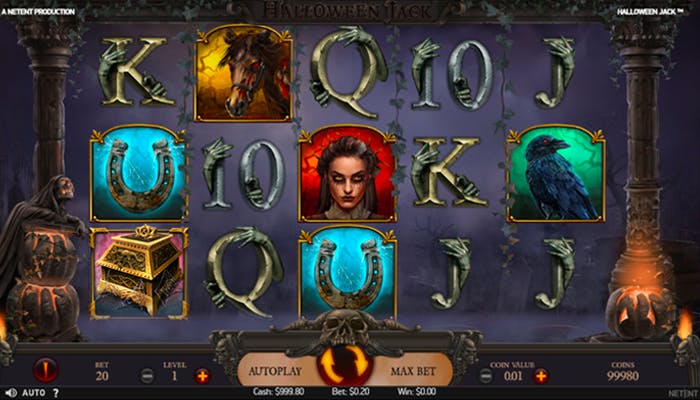Raise the coin value
This screenshot has width=700, height=400.
pyautogui.click(x=541, y=376)
